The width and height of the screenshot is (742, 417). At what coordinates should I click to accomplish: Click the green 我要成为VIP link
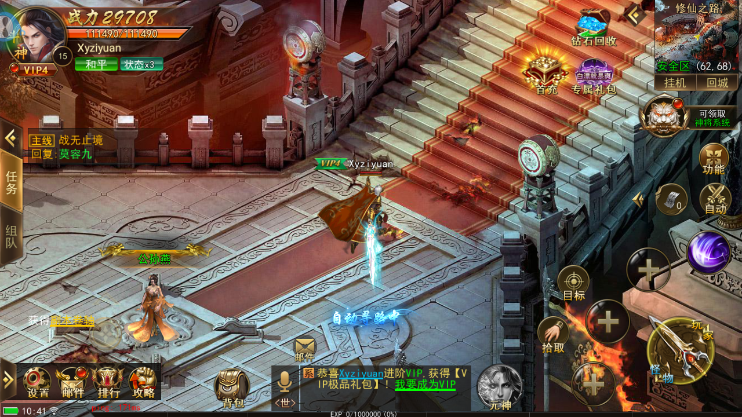click(424, 385)
